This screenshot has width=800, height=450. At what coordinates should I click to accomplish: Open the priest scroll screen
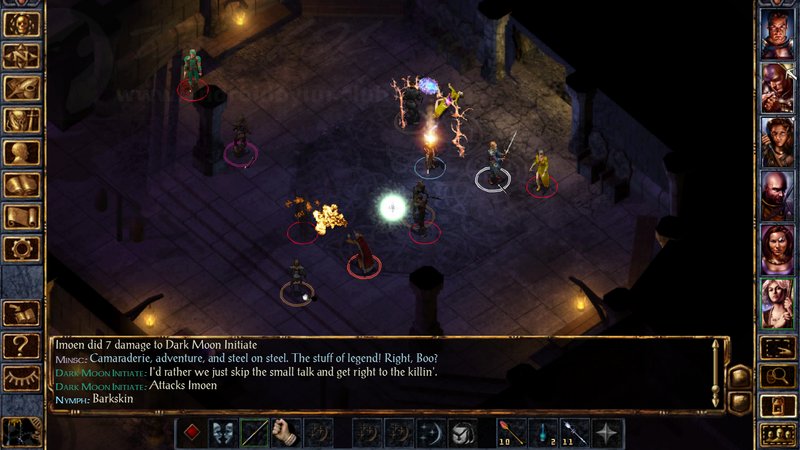click(22, 216)
